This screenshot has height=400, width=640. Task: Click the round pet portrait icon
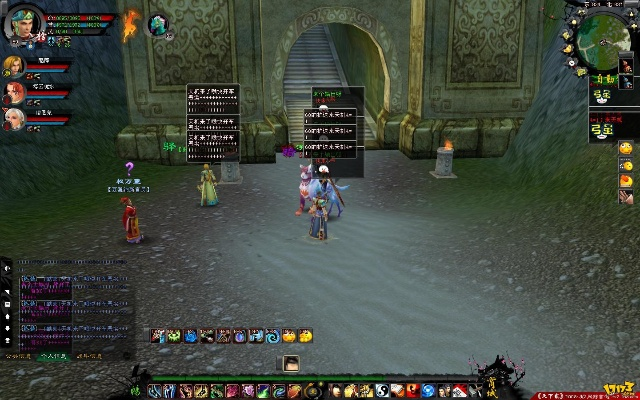point(158,26)
